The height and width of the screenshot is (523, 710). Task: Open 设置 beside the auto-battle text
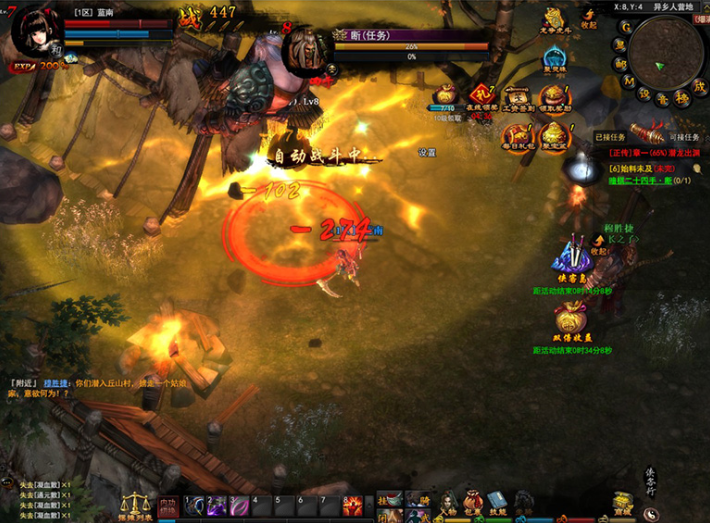pyautogui.click(x=427, y=153)
